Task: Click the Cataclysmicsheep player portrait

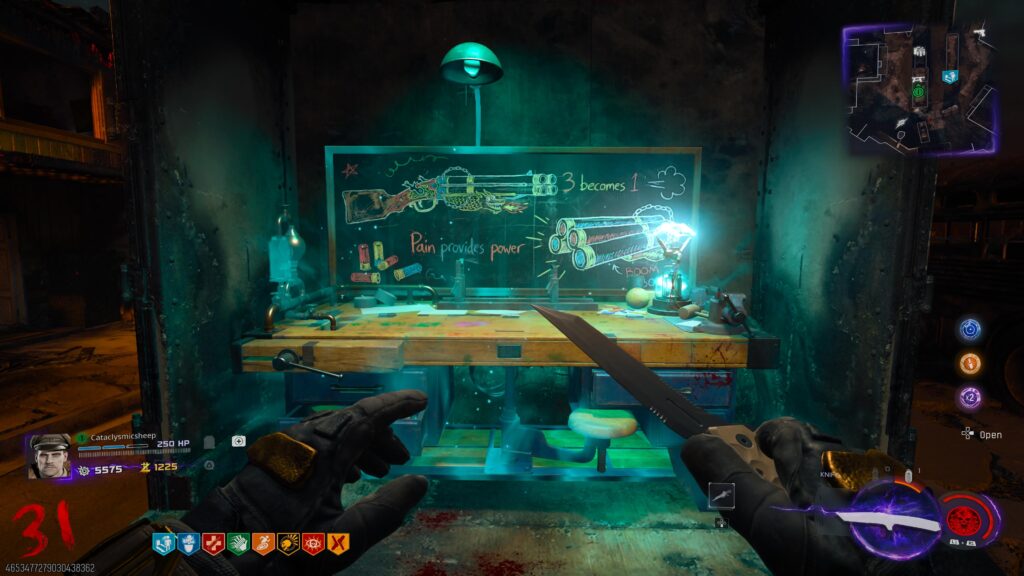Action: pyautogui.click(x=50, y=455)
